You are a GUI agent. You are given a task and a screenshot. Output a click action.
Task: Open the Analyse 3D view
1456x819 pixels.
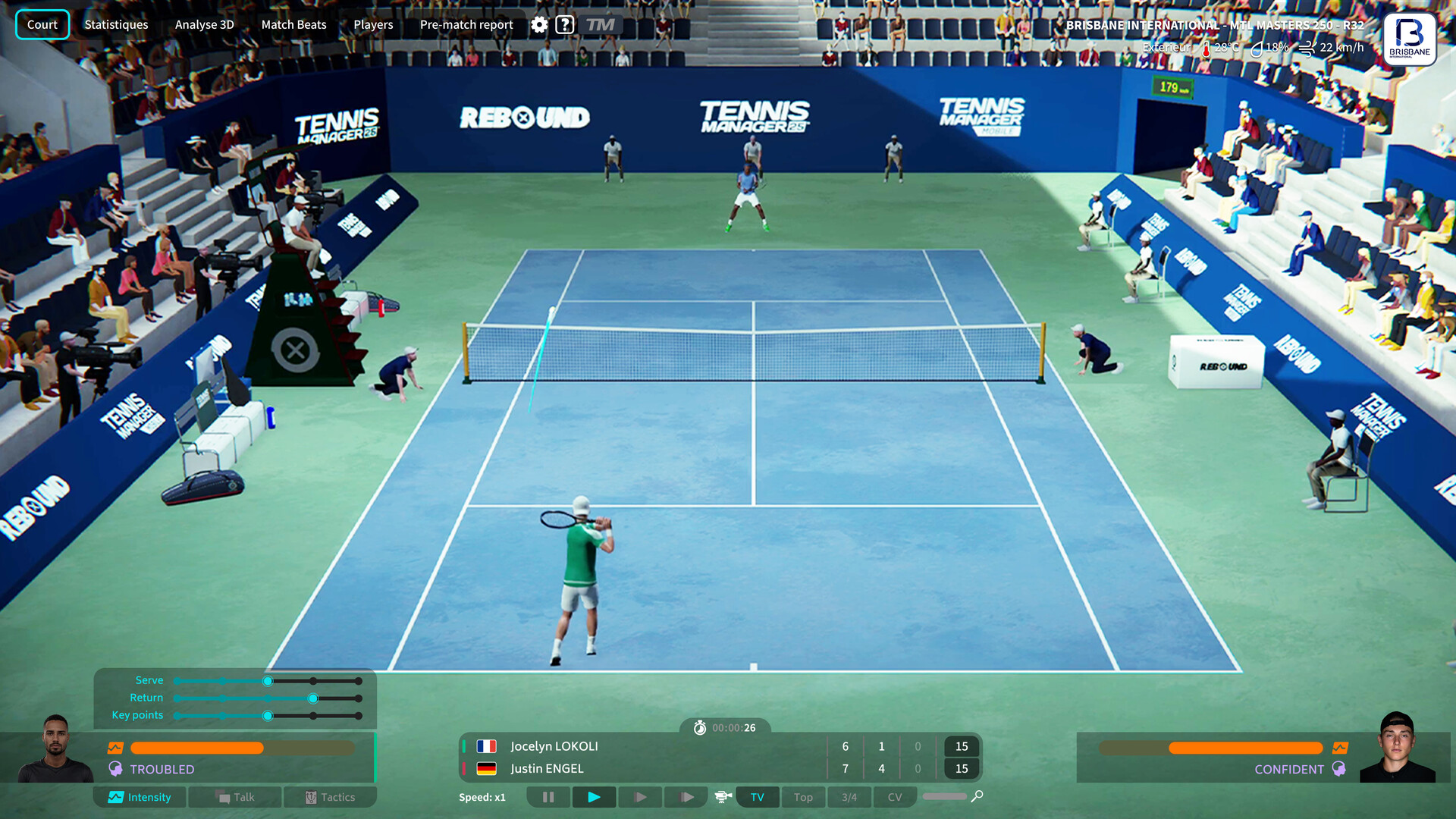coord(203,24)
